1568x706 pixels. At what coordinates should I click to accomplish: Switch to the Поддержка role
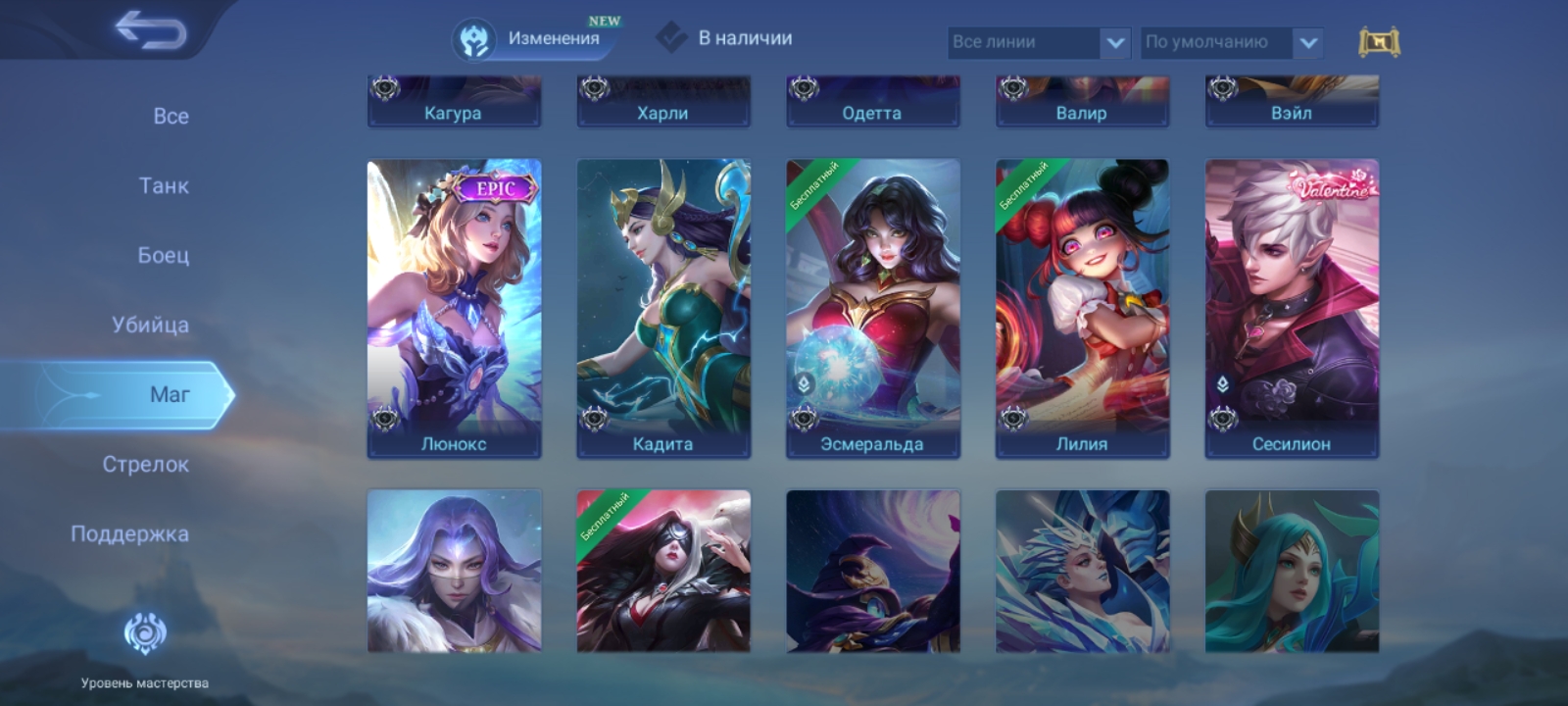click(x=129, y=533)
